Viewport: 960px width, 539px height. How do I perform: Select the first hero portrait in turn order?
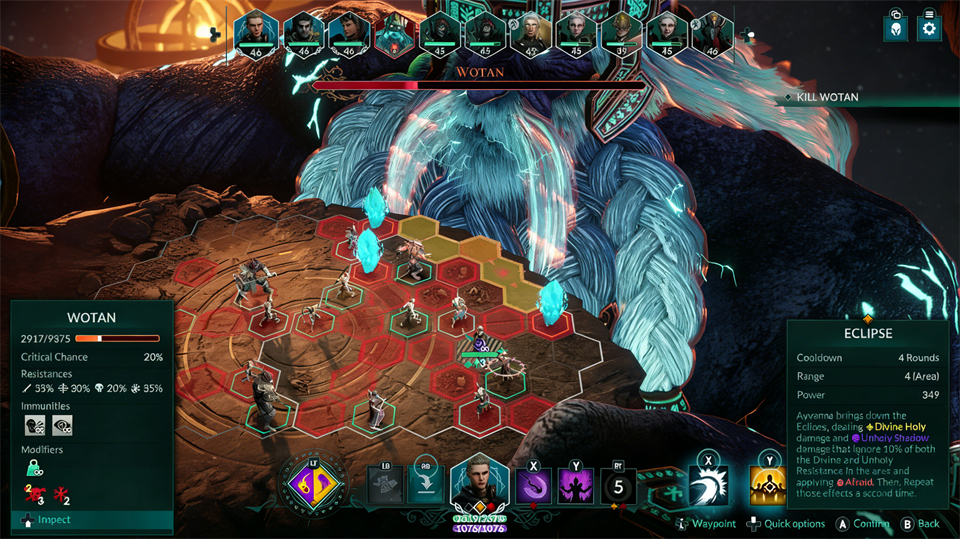(x=255, y=35)
